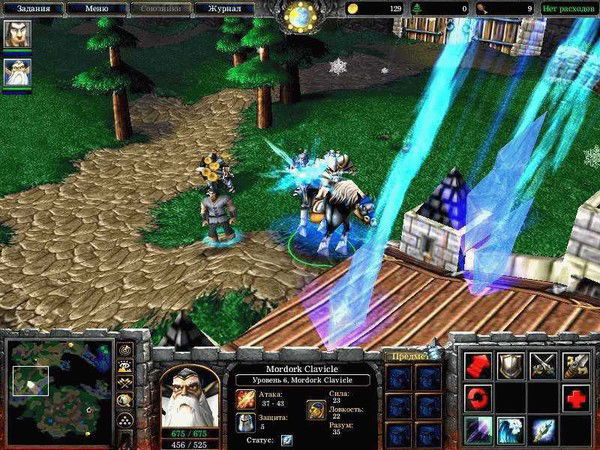Viewport: 600px width, 450px height.
Task: Open the red cross hero skills menu
Action: (577, 399)
